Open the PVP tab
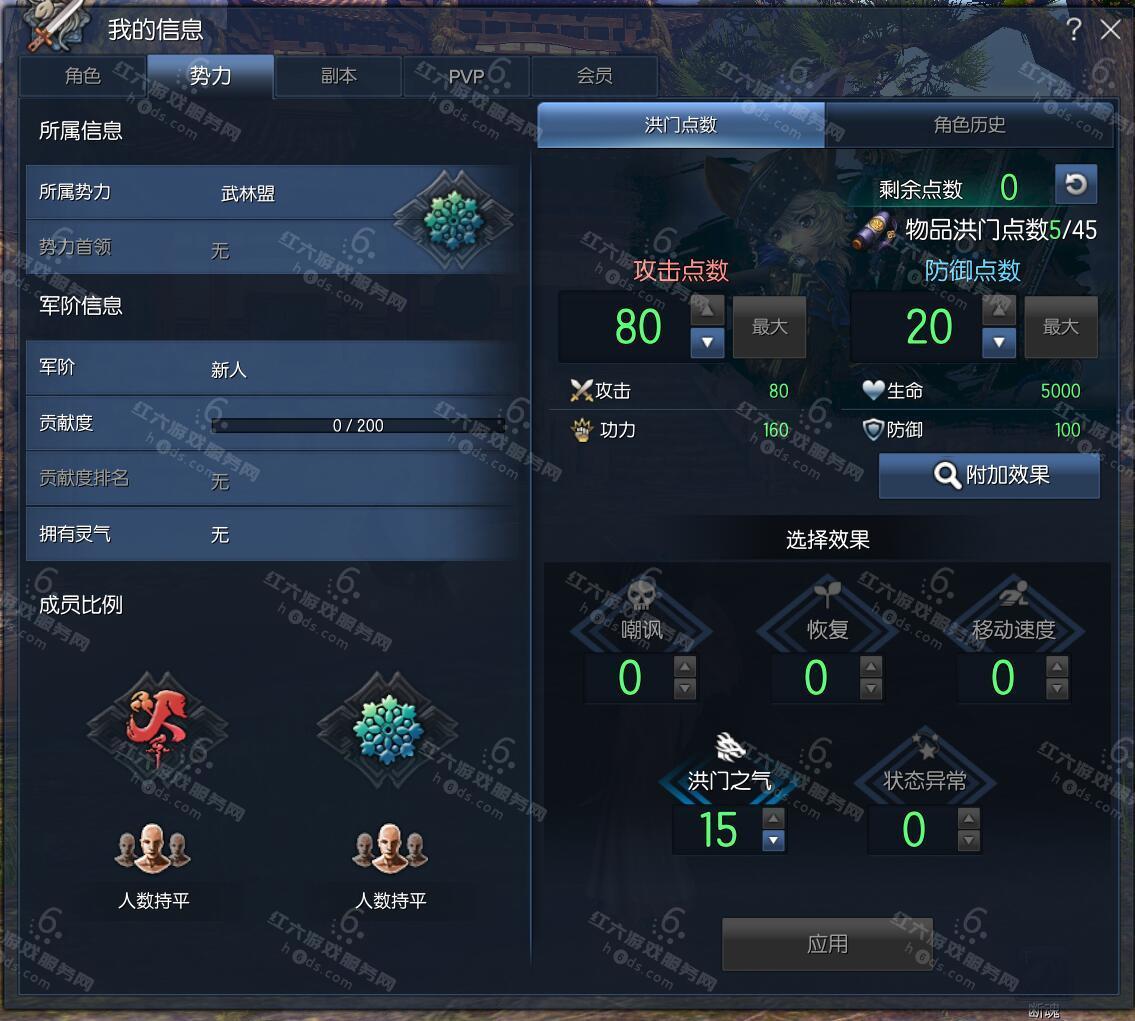This screenshot has width=1135, height=1021. click(x=466, y=76)
